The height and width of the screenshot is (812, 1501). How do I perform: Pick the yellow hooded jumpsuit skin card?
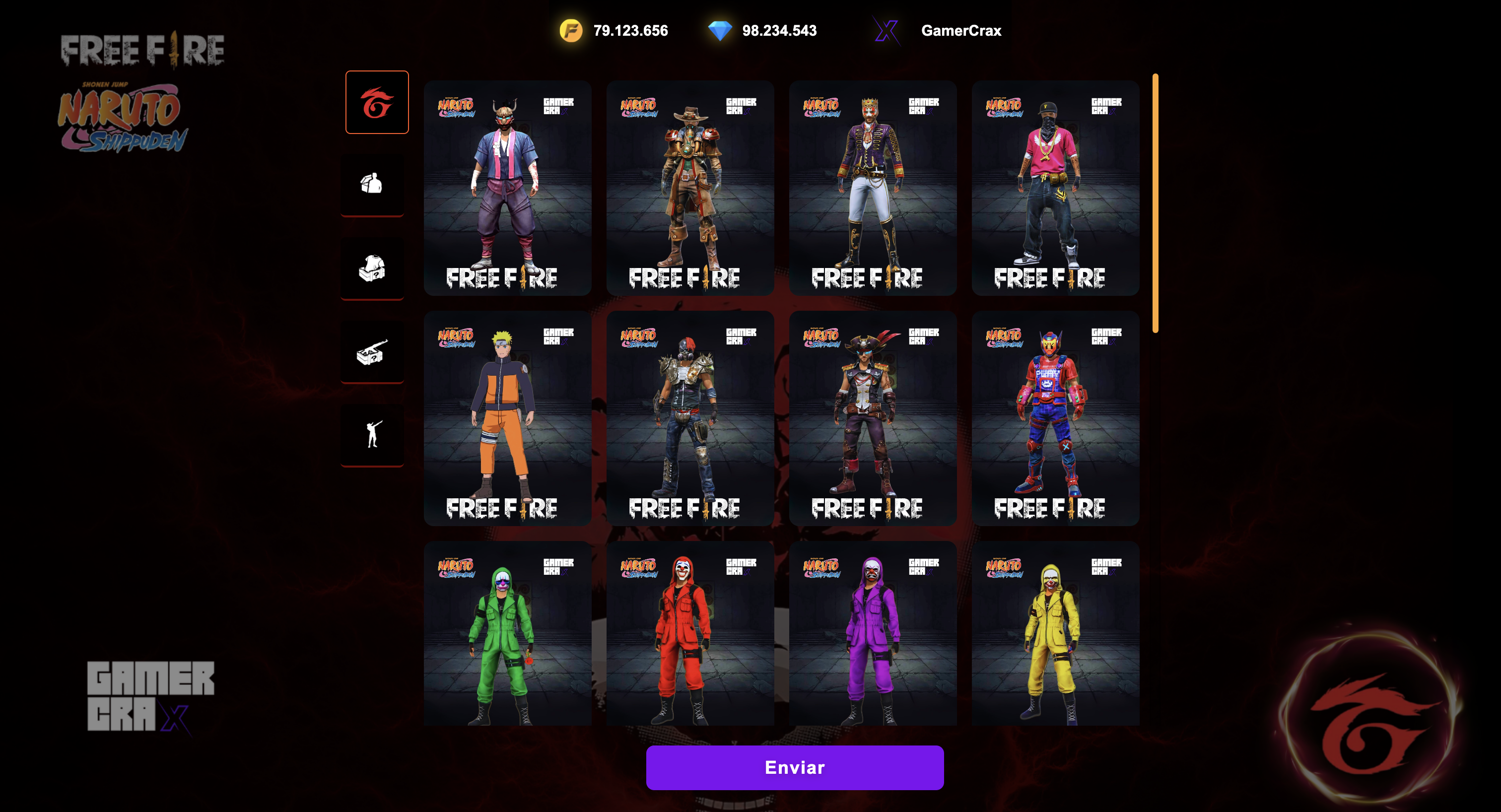point(1055,633)
